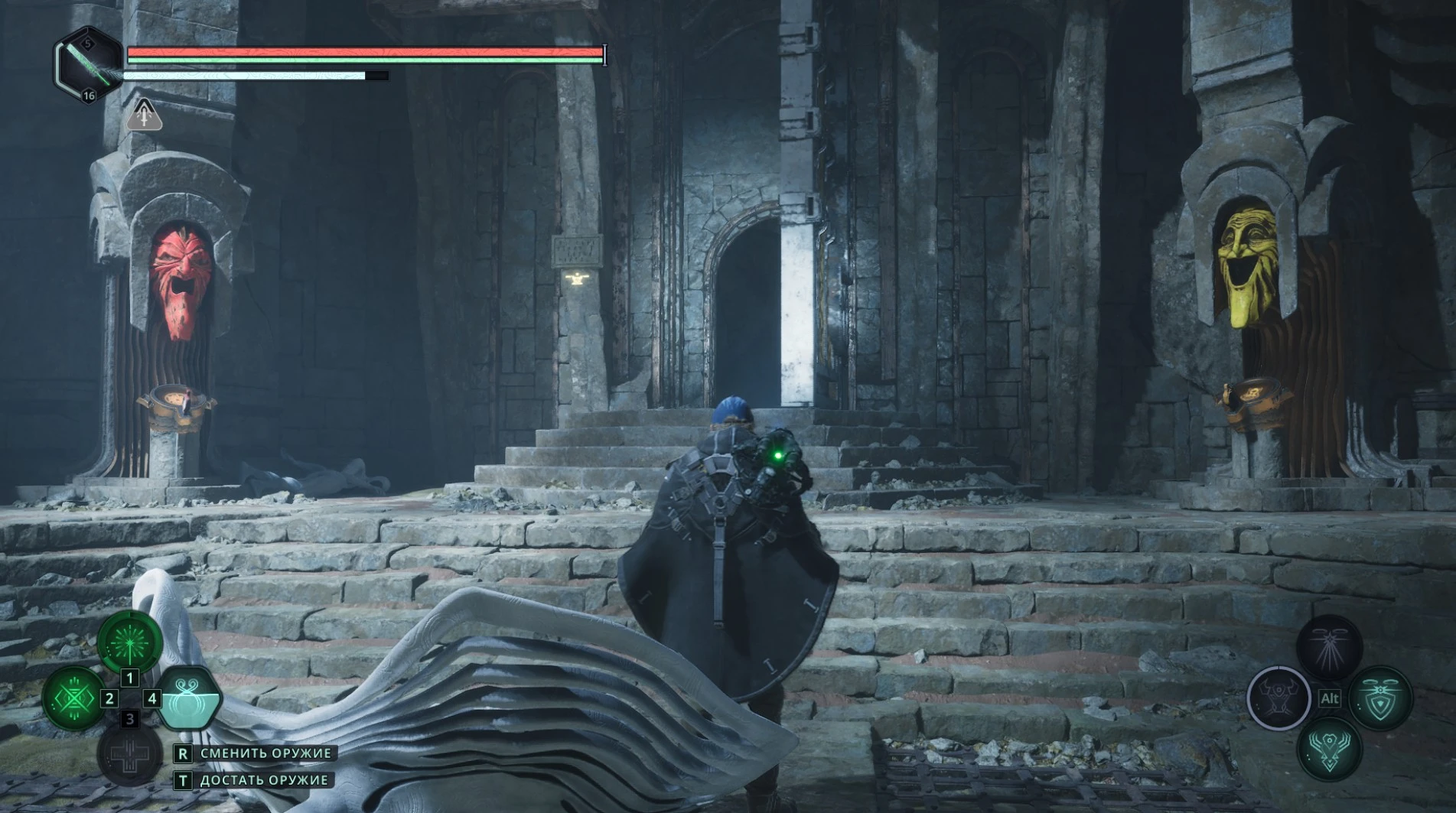
Task: Trigger the teal clawed-creature skill icon
Action: pos(1329,749)
